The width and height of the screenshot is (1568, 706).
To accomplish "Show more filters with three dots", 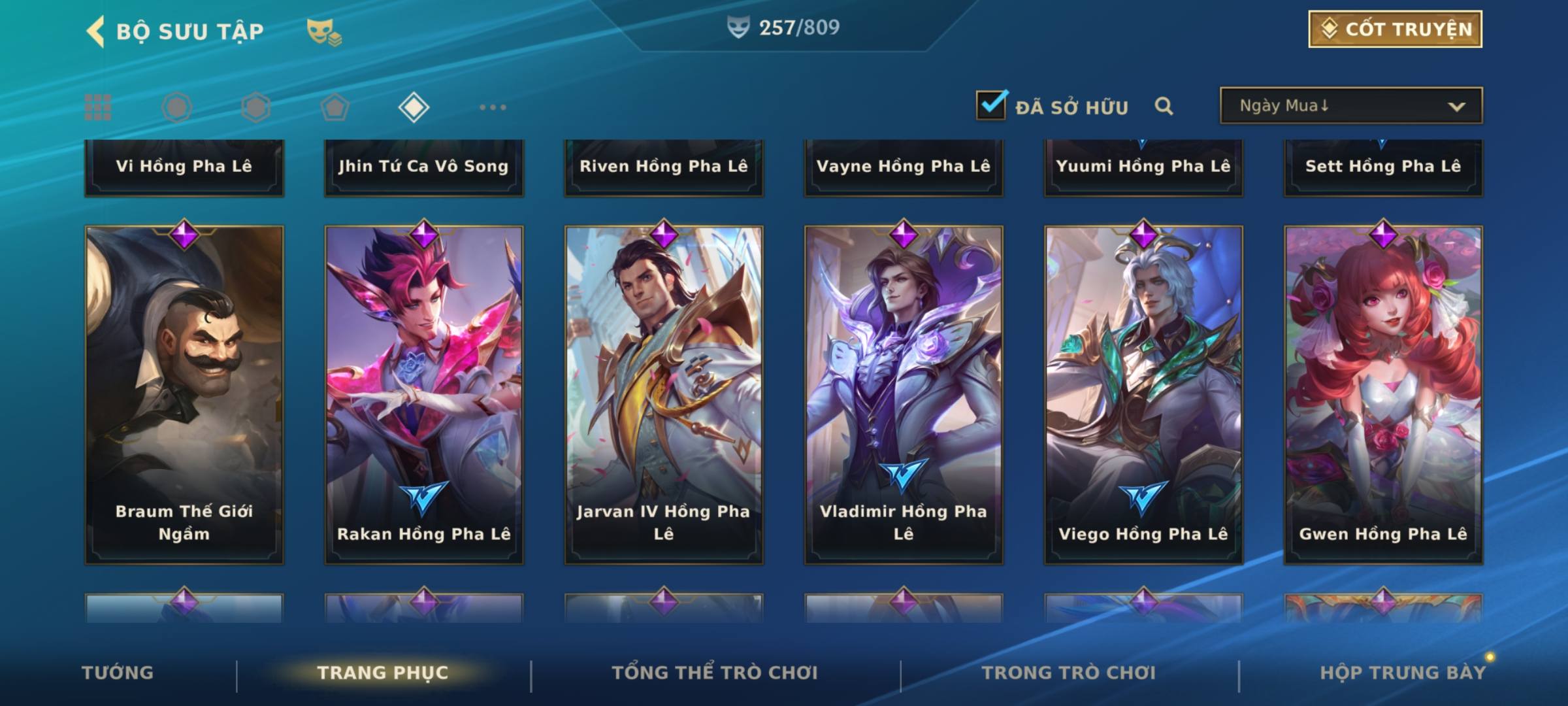I will (493, 107).
